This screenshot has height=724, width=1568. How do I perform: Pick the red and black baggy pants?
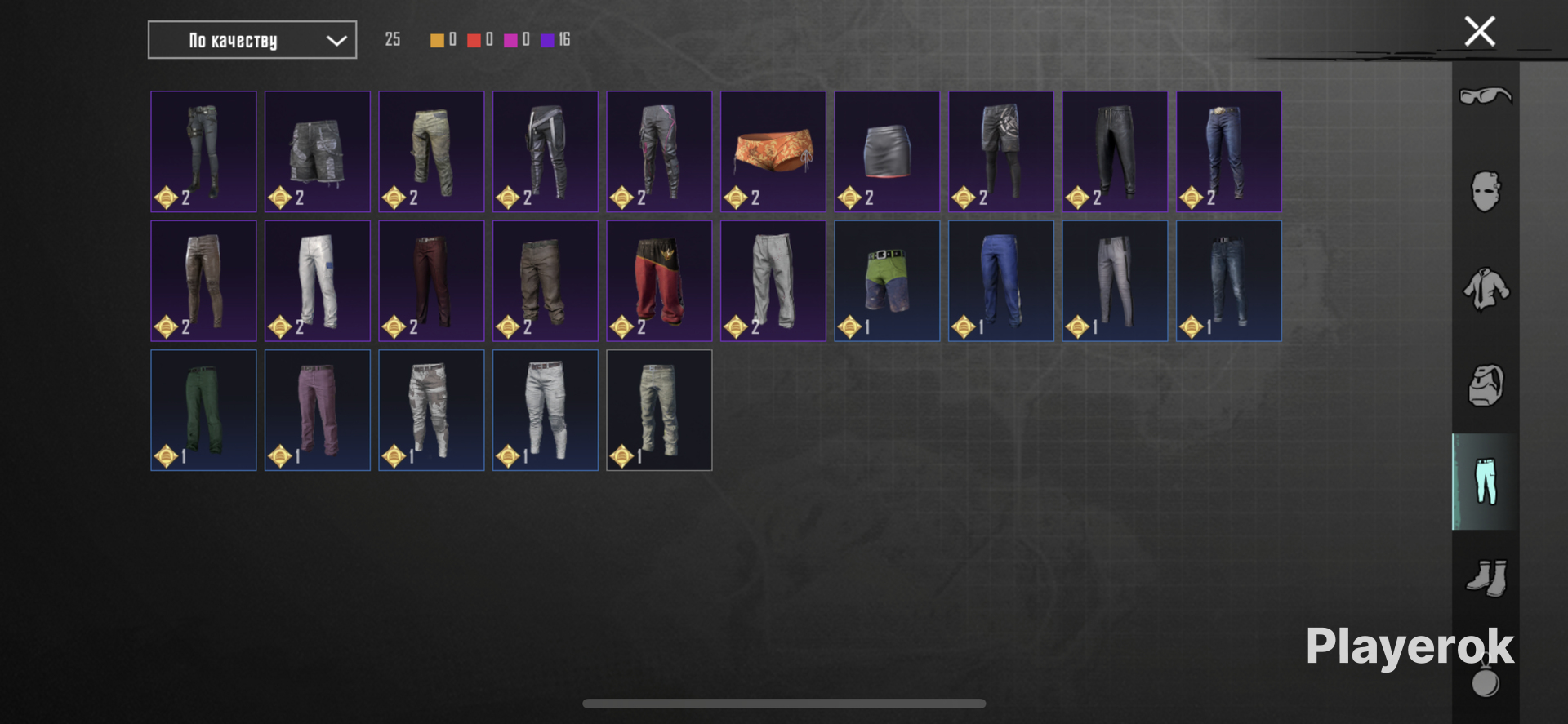click(x=659, y=281)
